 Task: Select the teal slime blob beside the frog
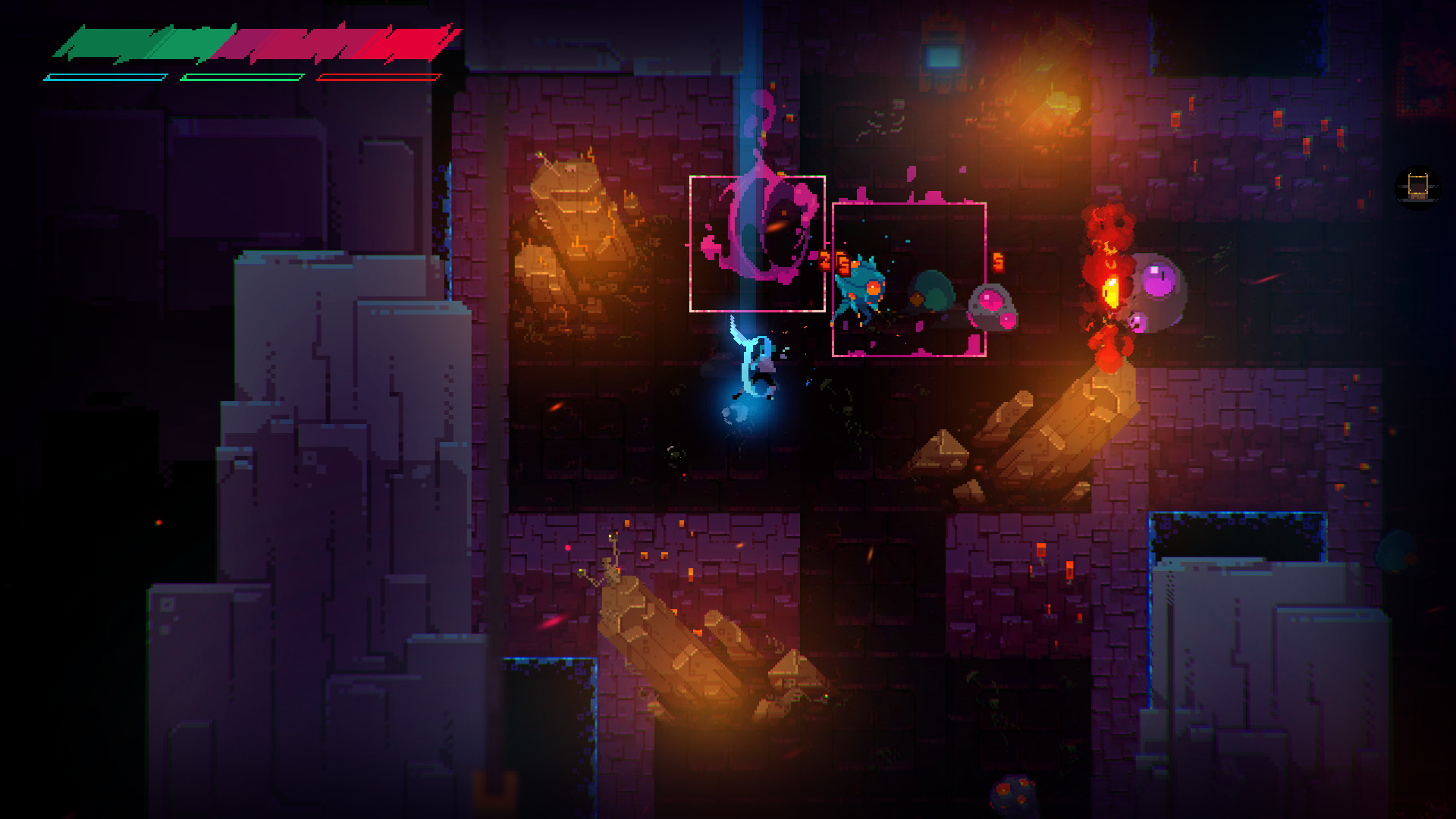(x=931, y=292)
